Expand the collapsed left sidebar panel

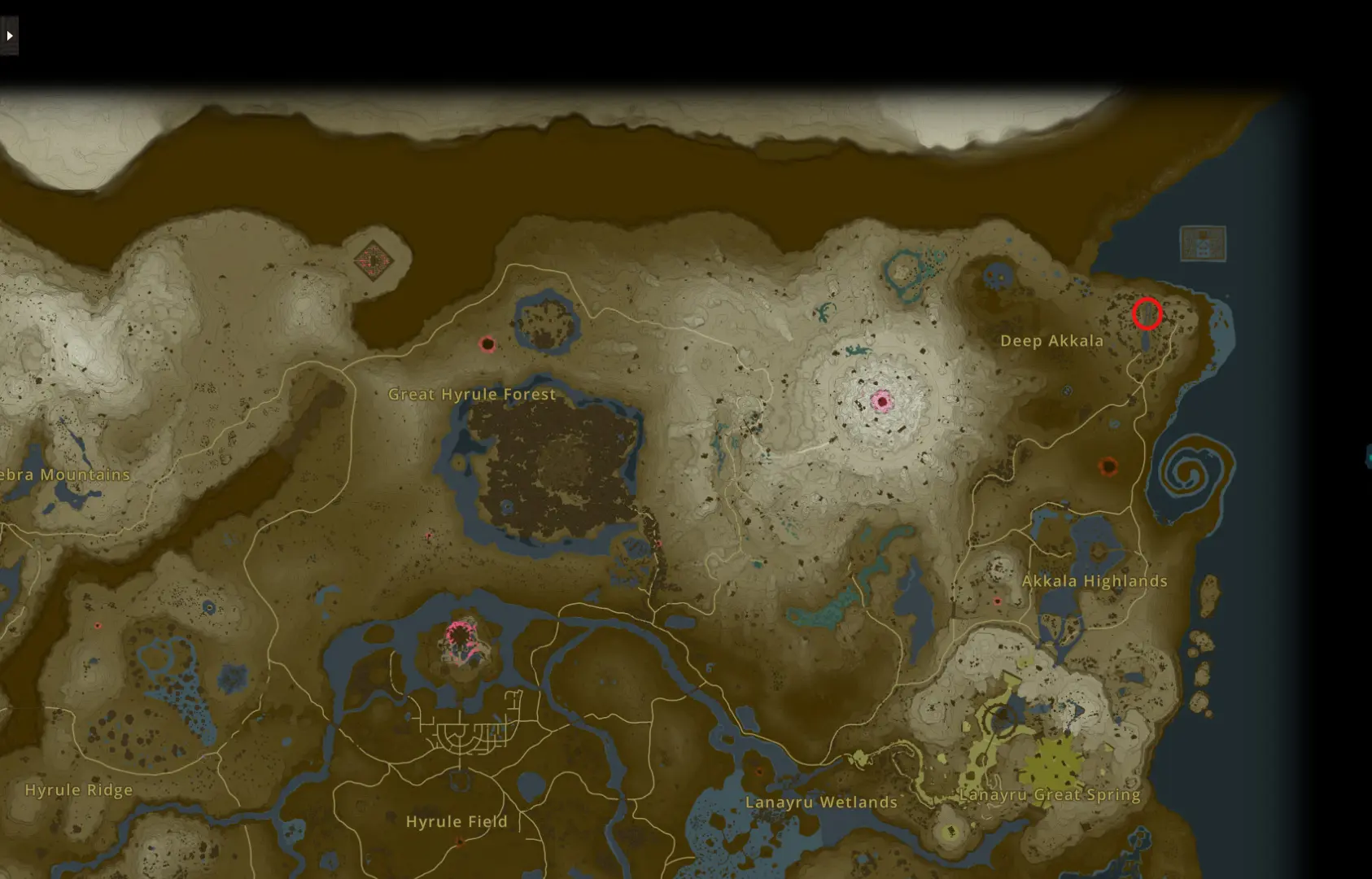(x=9, y=36)
